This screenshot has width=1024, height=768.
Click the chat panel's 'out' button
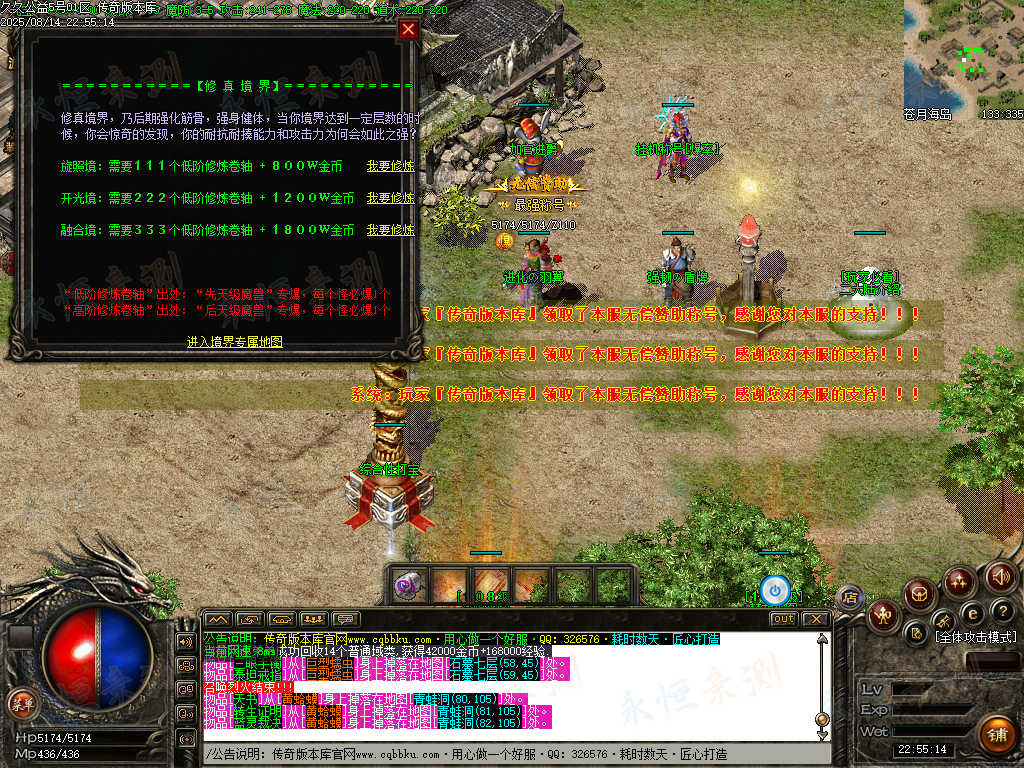click(783, 619)
